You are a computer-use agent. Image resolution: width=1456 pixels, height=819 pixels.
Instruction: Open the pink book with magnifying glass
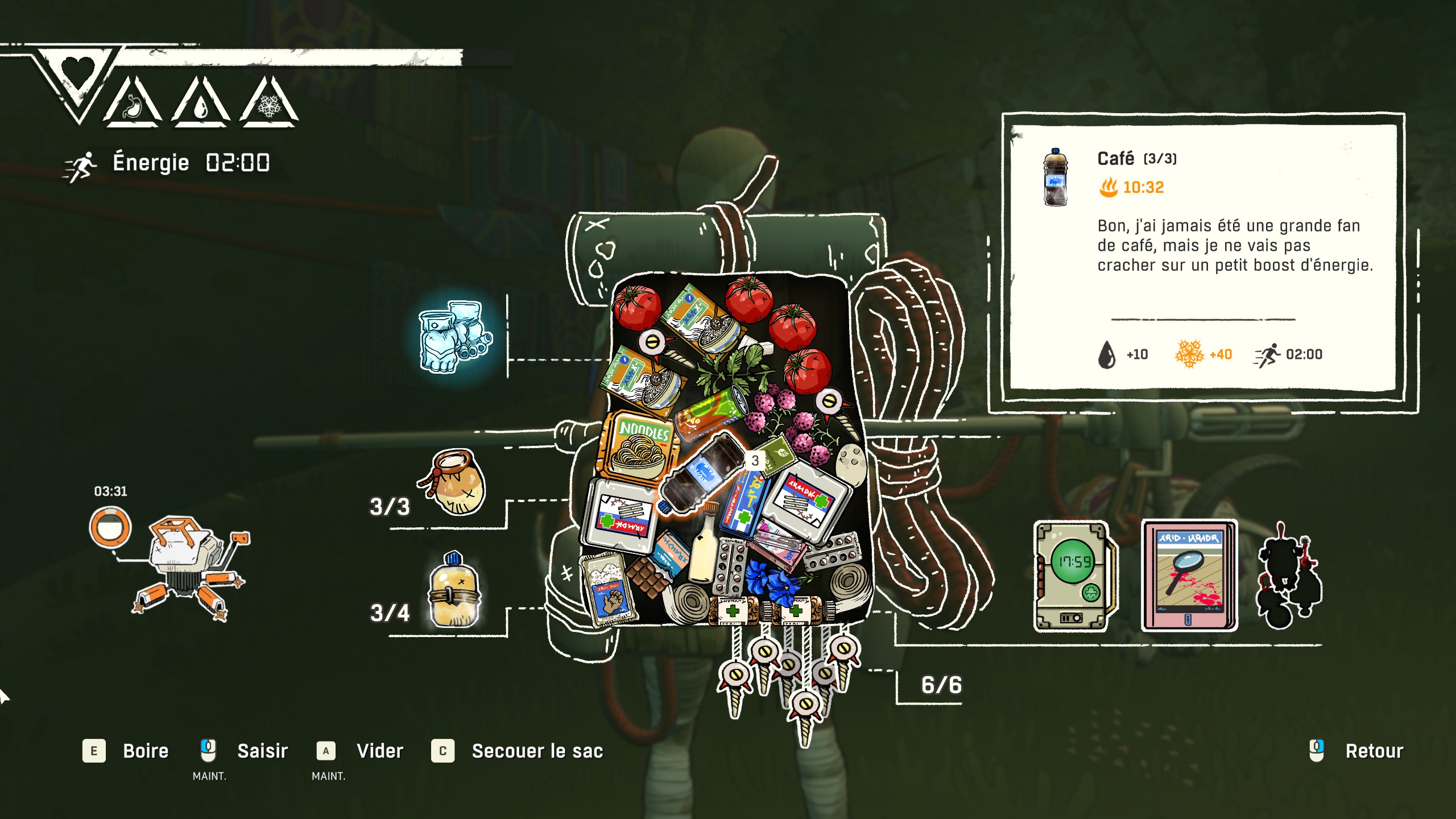click(1189, 575)
